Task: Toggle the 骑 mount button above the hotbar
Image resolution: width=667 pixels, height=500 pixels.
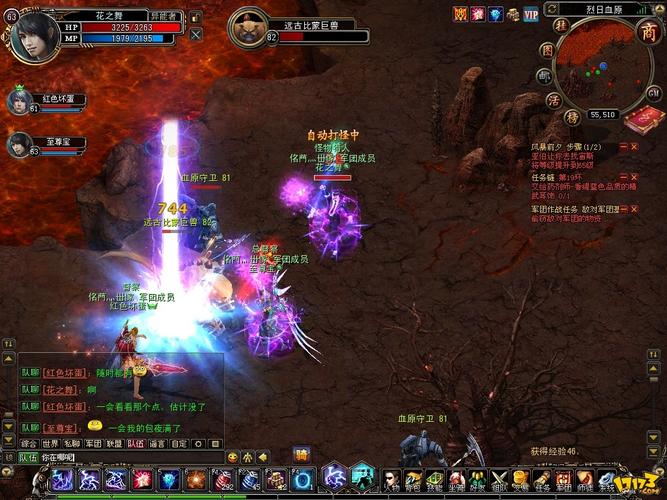Action: point(301,455)
